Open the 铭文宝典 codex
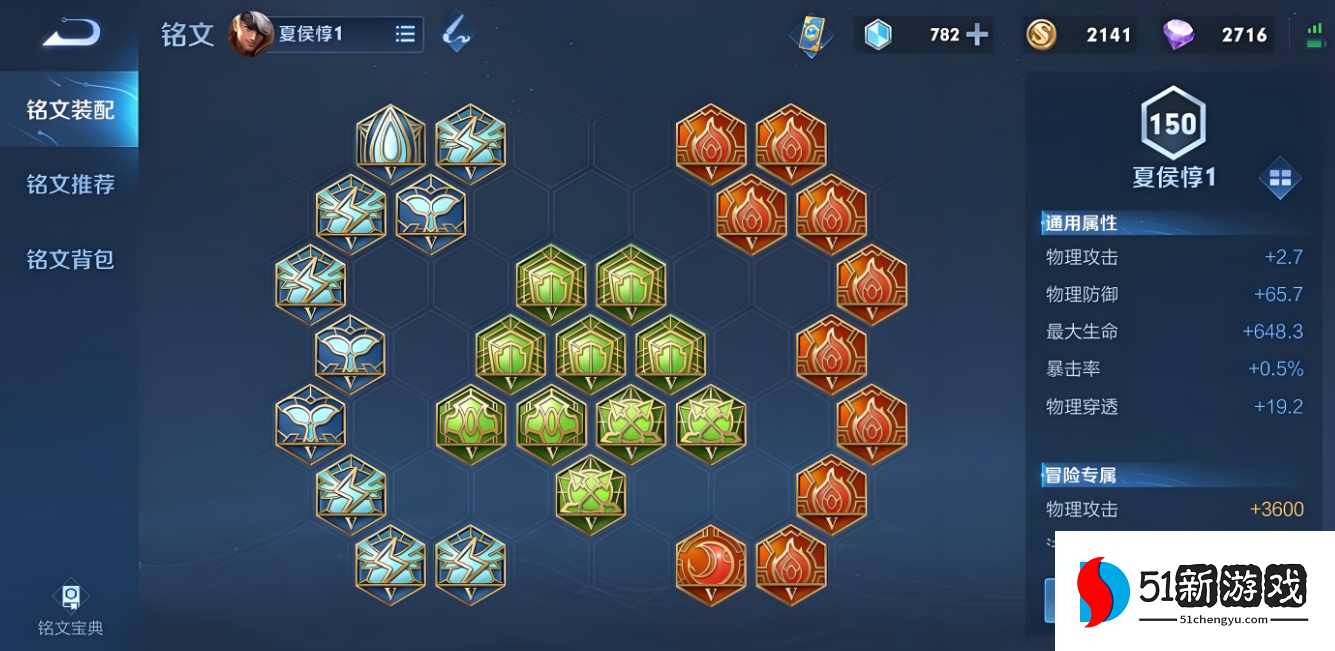Image resolution: width=1335 pixels, height=651 pixels. [70, 609]
